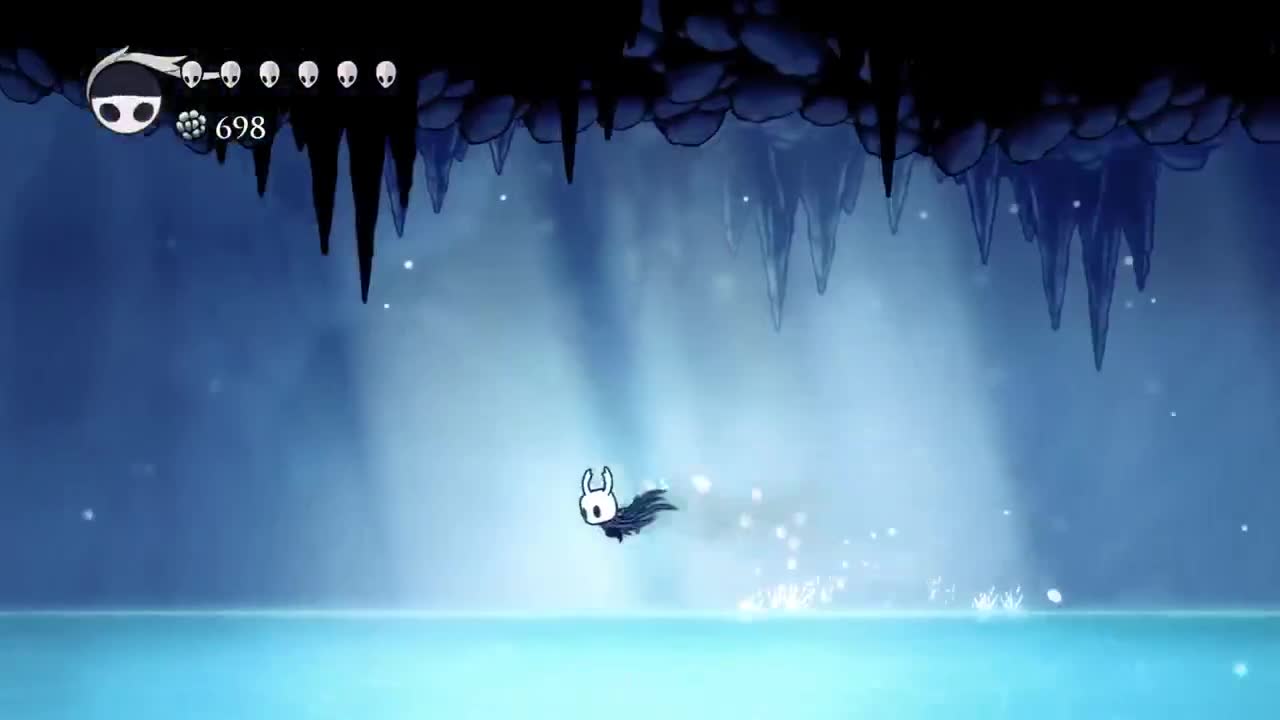Click the rightmost health mask icon
This screenshot has width=1280, height=720.
pos(386,75)
